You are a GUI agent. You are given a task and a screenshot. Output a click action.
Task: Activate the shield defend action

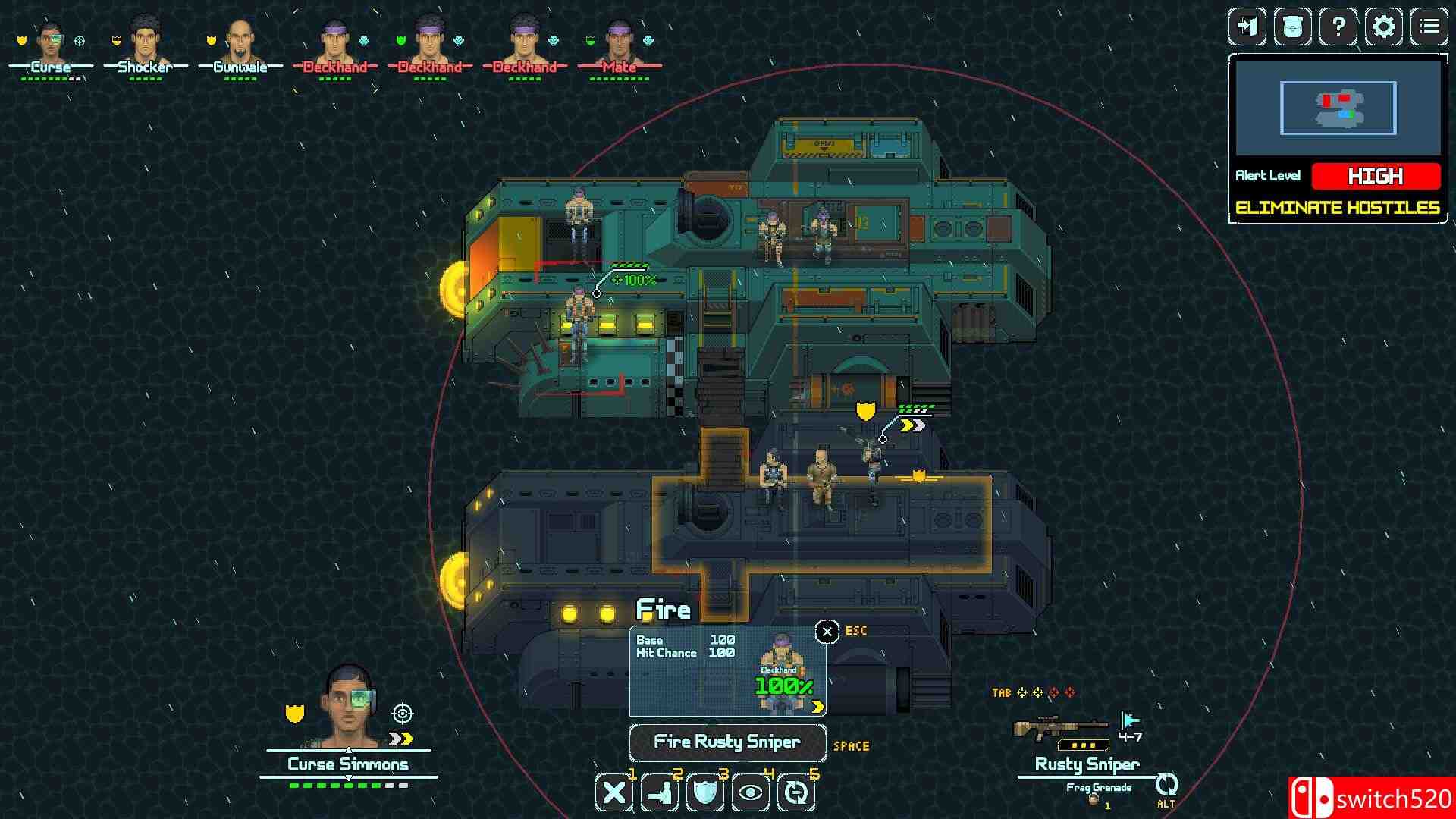pyautogui.click(x=705, y=793)
